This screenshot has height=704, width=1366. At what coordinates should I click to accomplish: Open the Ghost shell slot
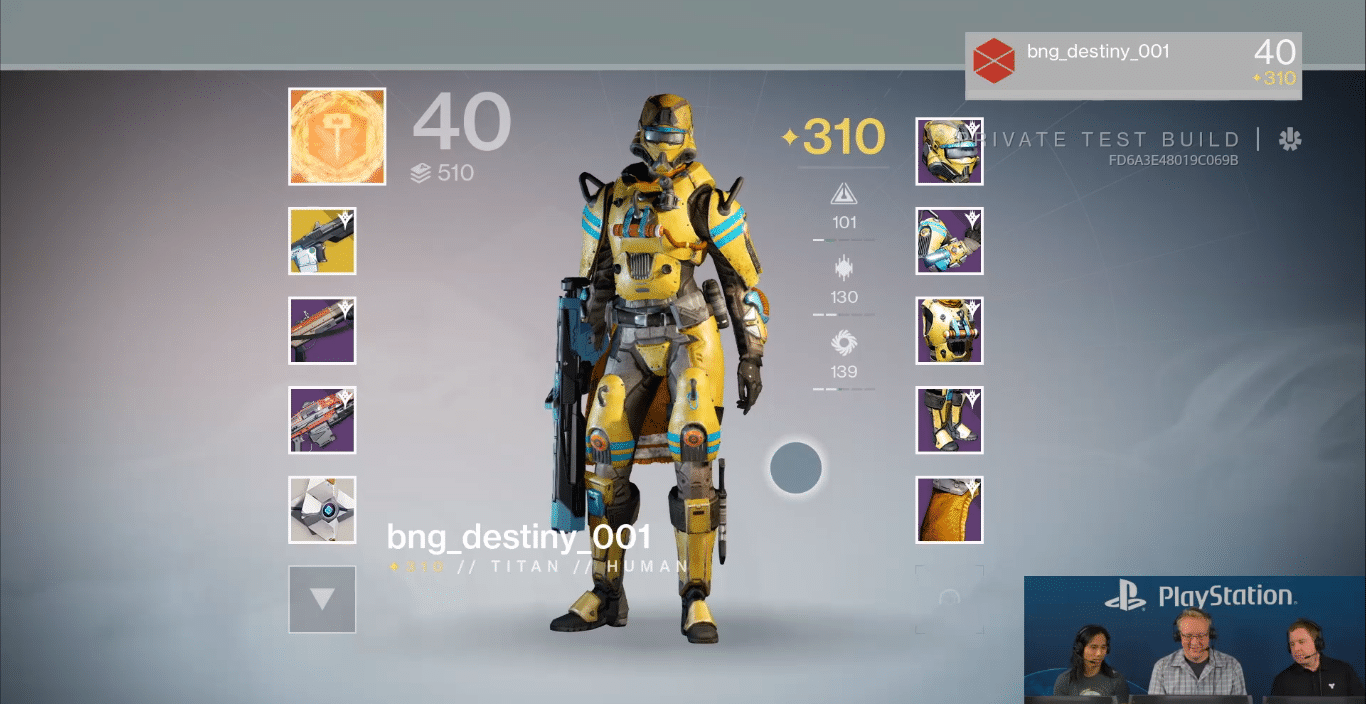(x=322, y=510)
